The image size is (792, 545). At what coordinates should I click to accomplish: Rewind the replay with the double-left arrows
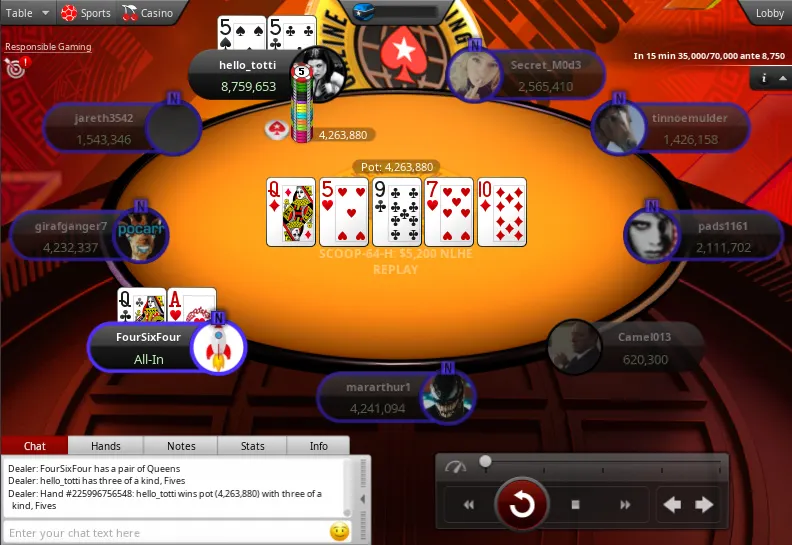(468, 505)
